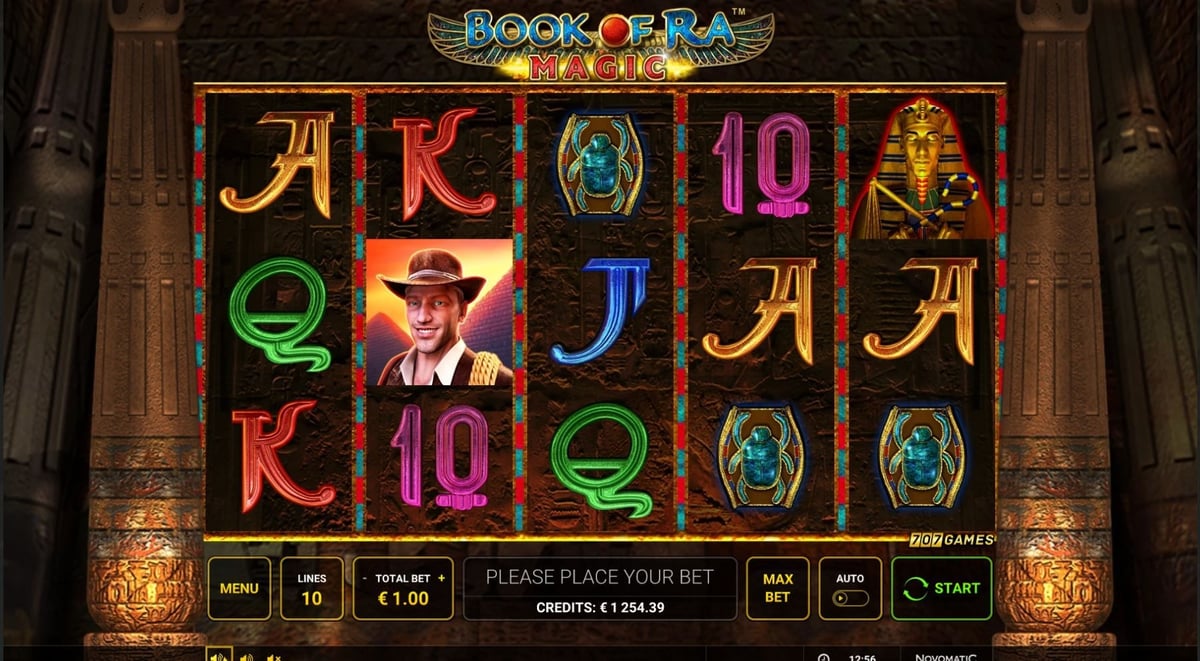The height and width of the screenshot is (661, 1200).
Task: Set the wager with MAX BET
Action: [777, 588]
